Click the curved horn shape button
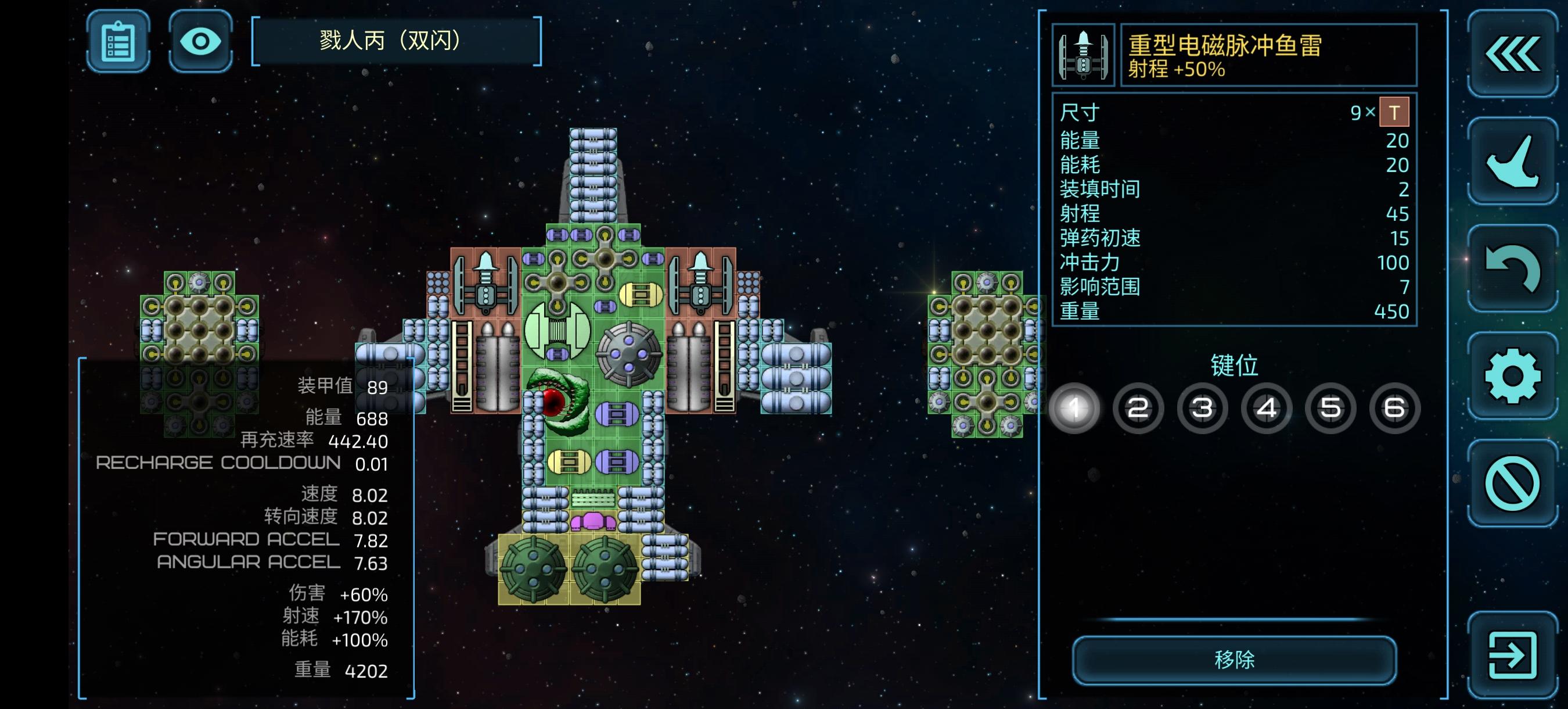The height and width of the screenshot is (709, 1568). pos(1512,162)
